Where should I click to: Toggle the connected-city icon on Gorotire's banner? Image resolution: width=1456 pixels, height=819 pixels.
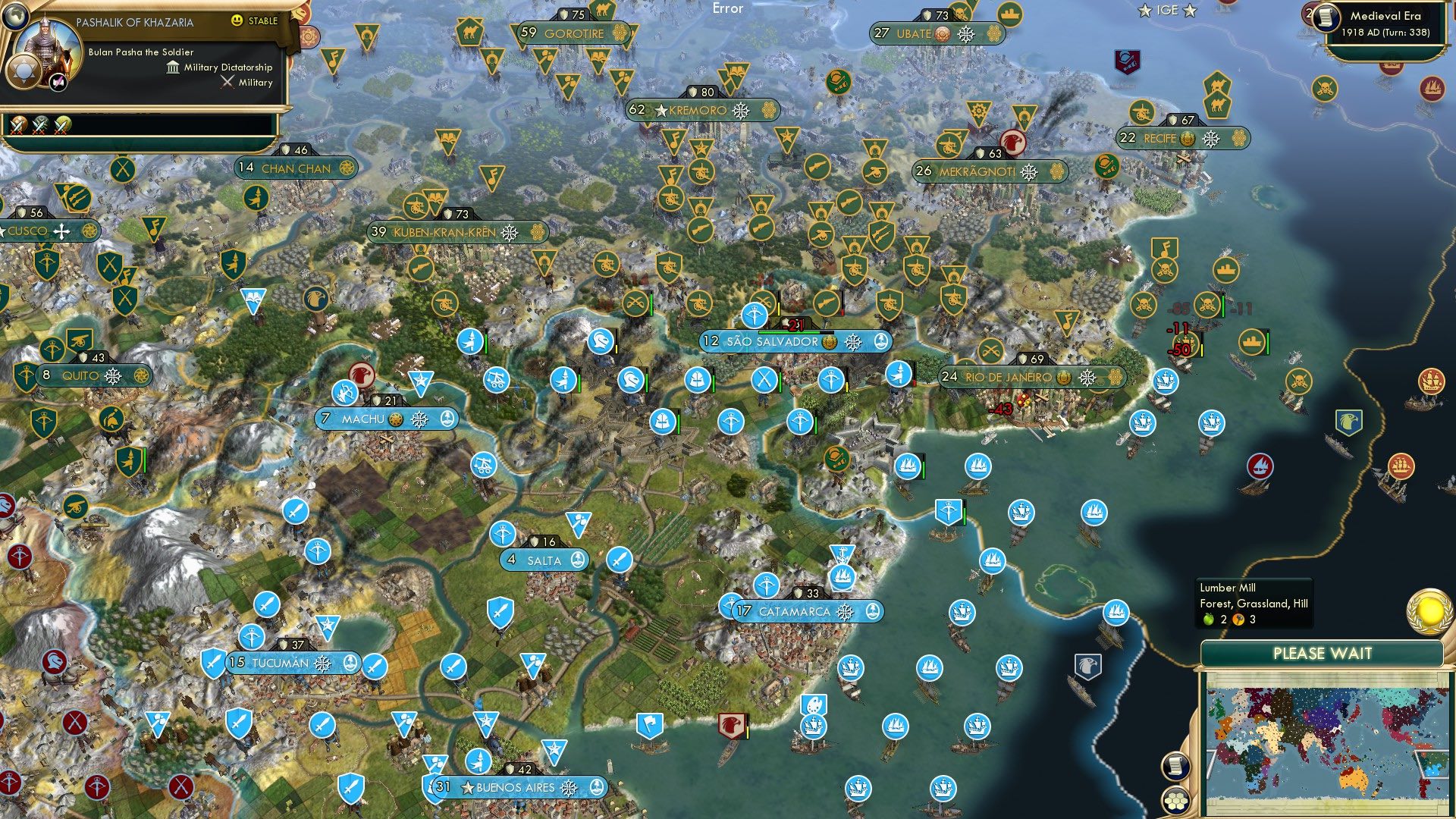pyautogui.click(x=620, y=33)
